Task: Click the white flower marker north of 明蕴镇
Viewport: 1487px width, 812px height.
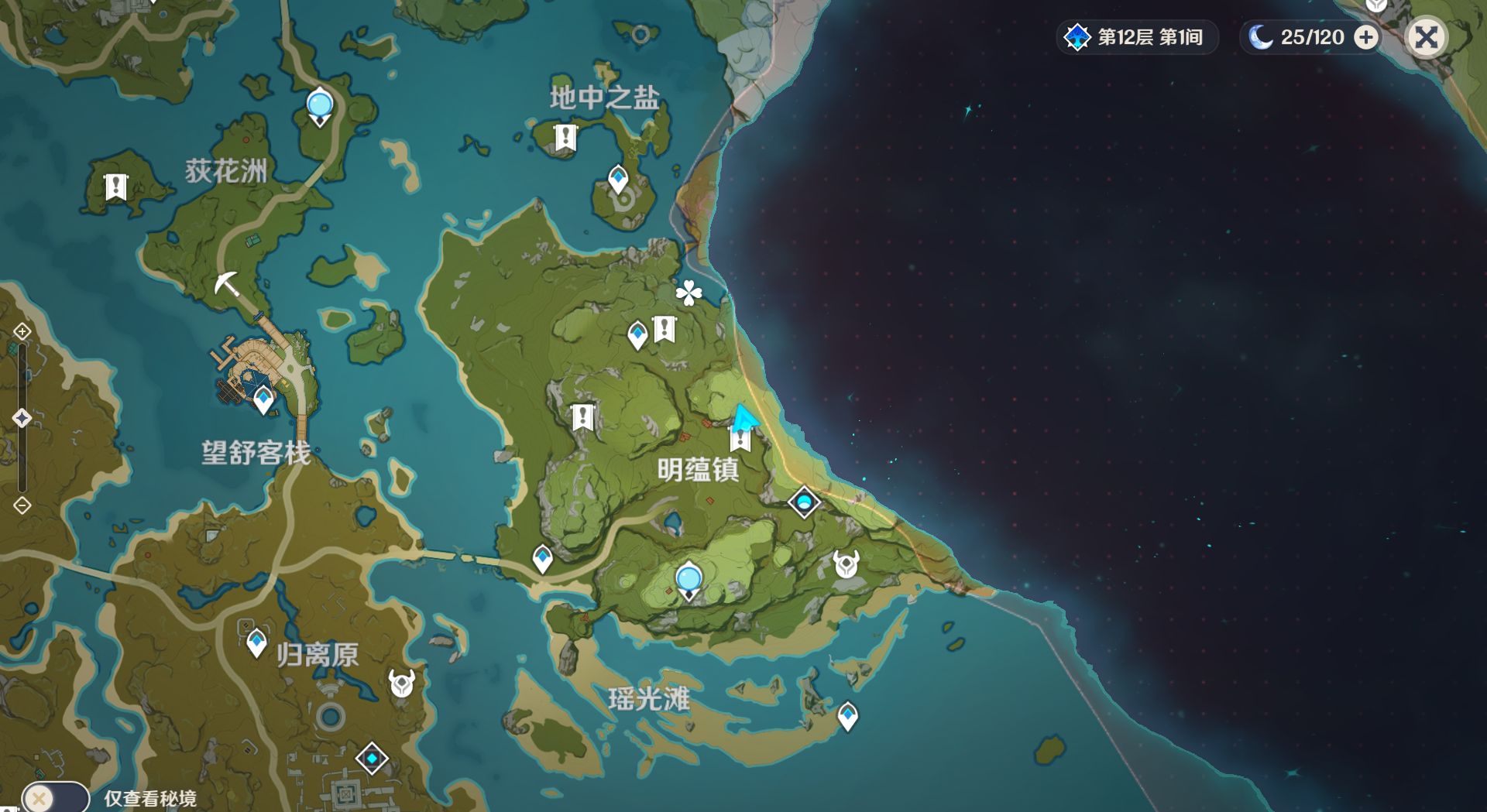Action: pos(689,293)
